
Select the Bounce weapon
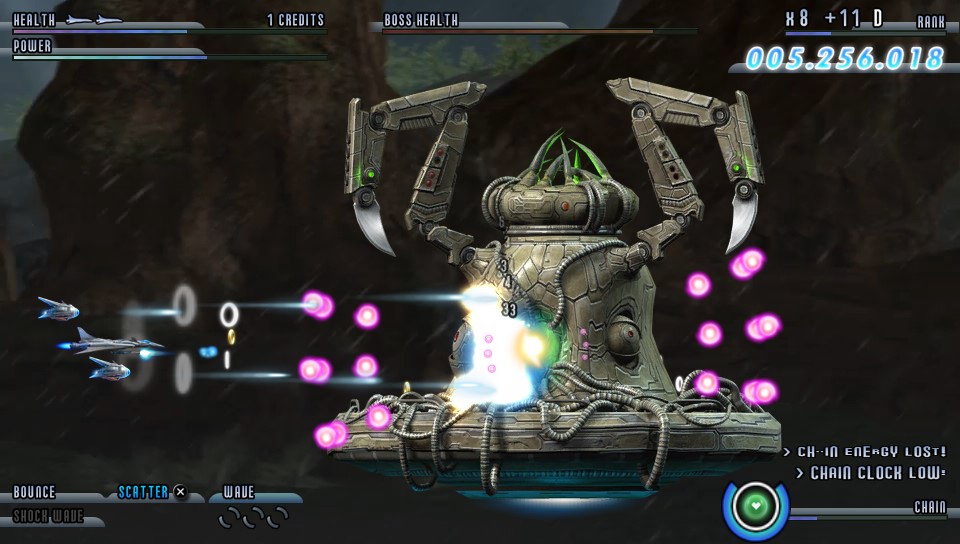click(35, 492)
